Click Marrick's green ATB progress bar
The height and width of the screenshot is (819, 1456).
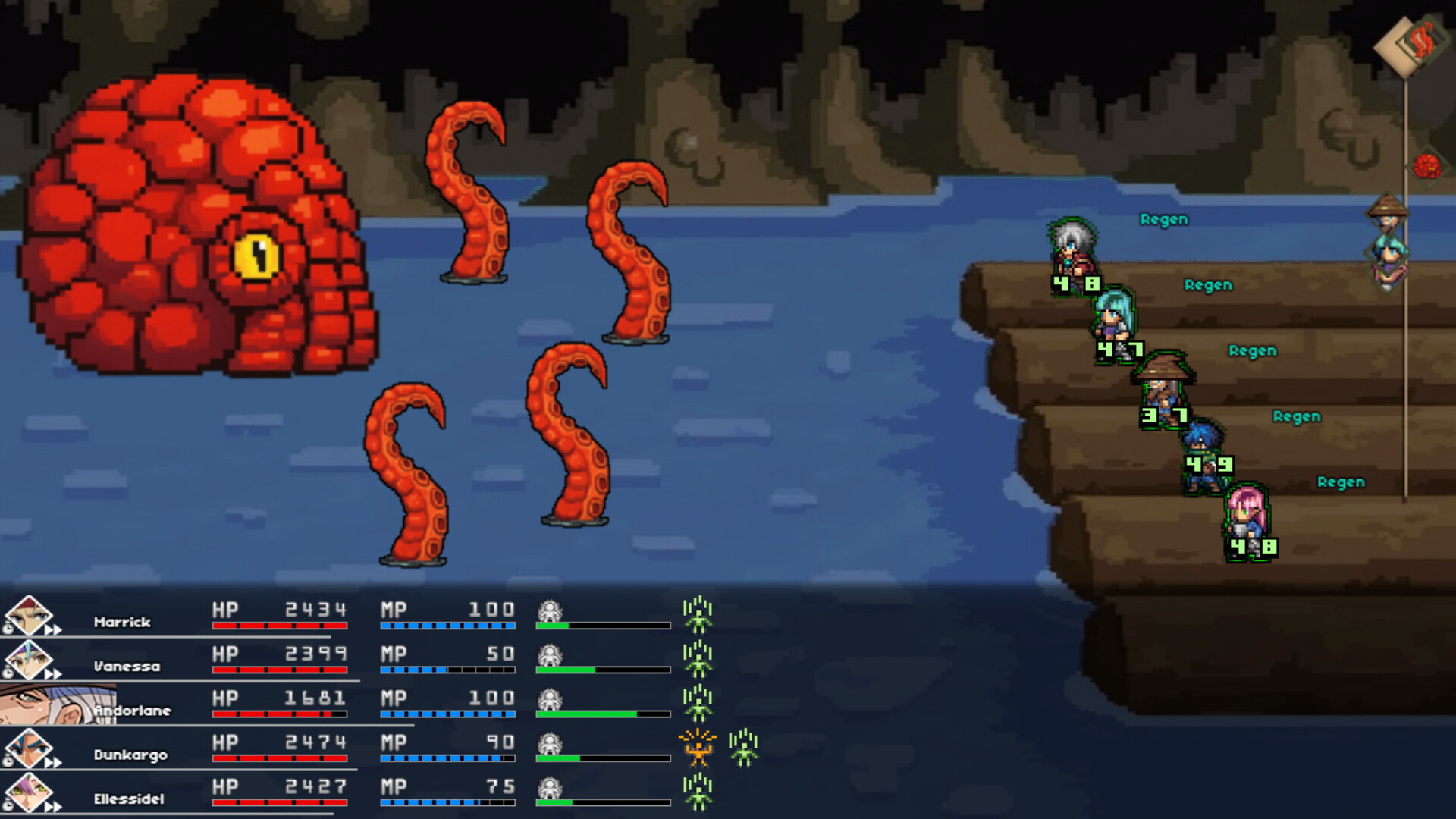554,626
